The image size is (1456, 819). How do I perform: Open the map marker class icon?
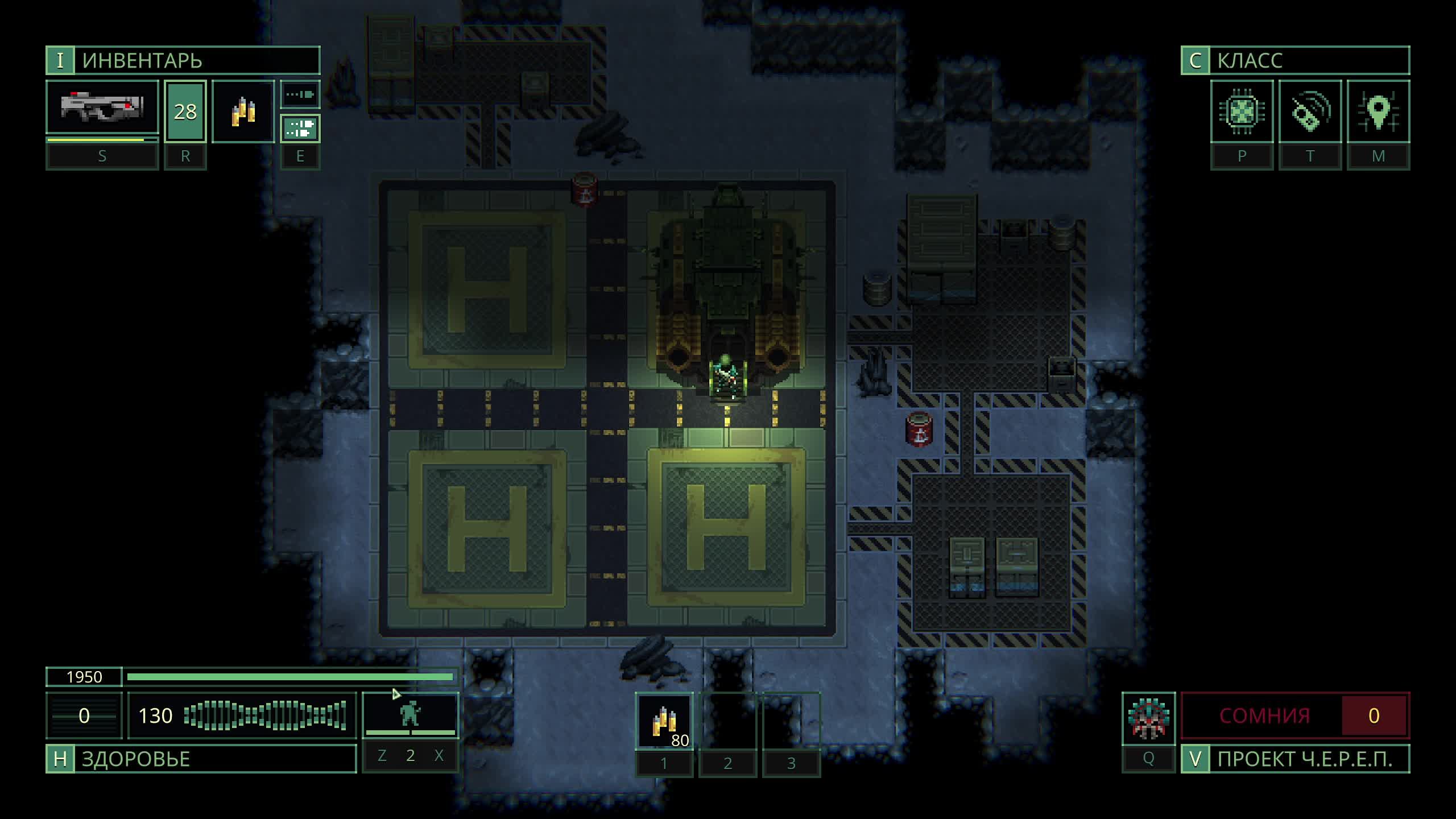coord(1378,111)
